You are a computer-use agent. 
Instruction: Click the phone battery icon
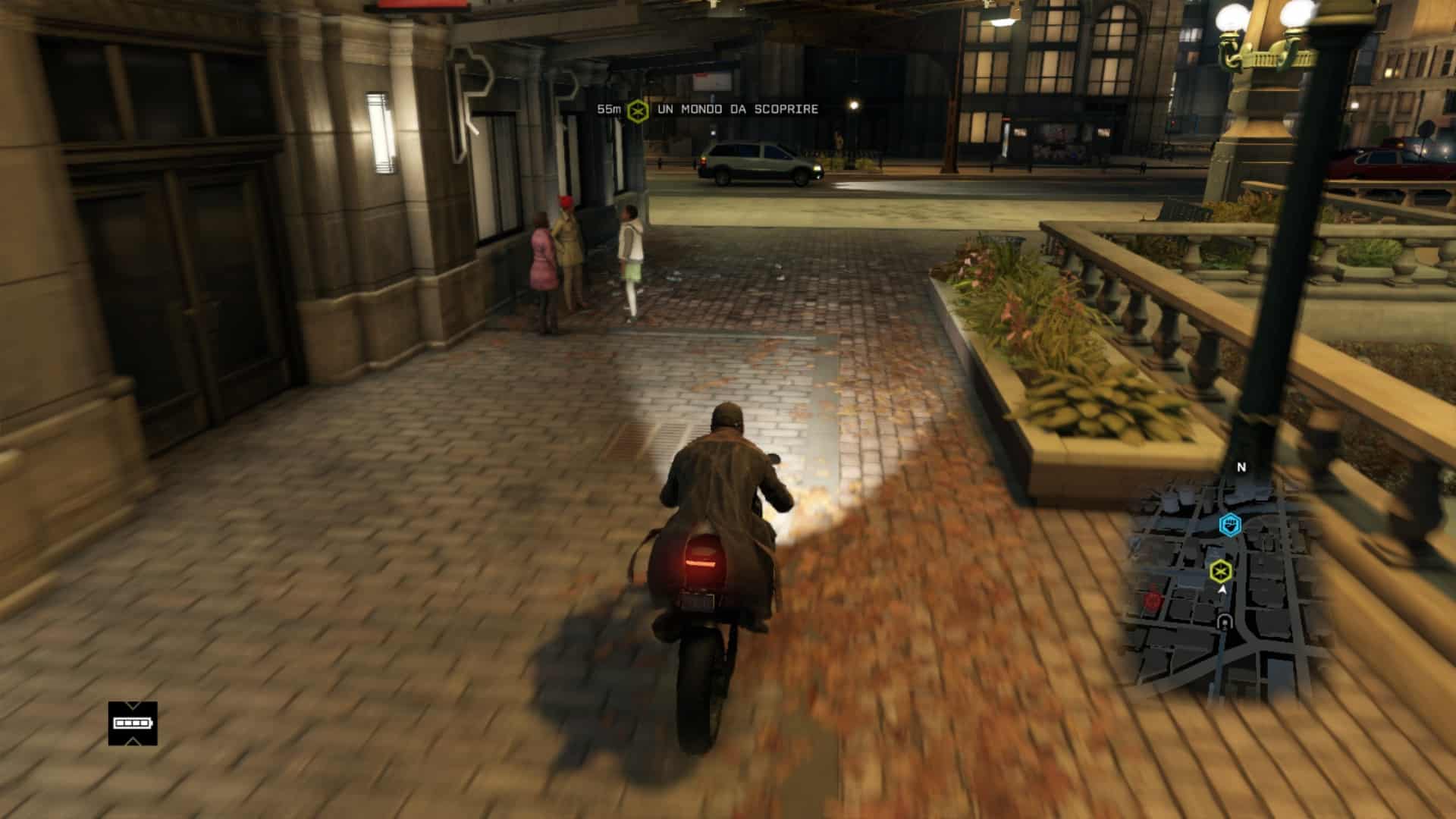[x=133, y=723]
